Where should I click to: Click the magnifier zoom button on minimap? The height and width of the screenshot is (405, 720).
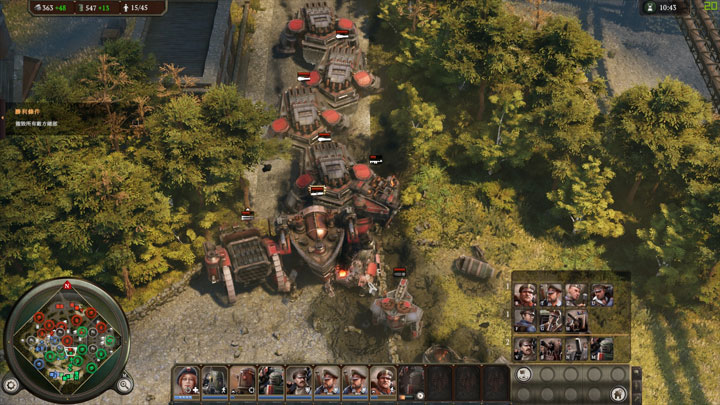[124, 383]
